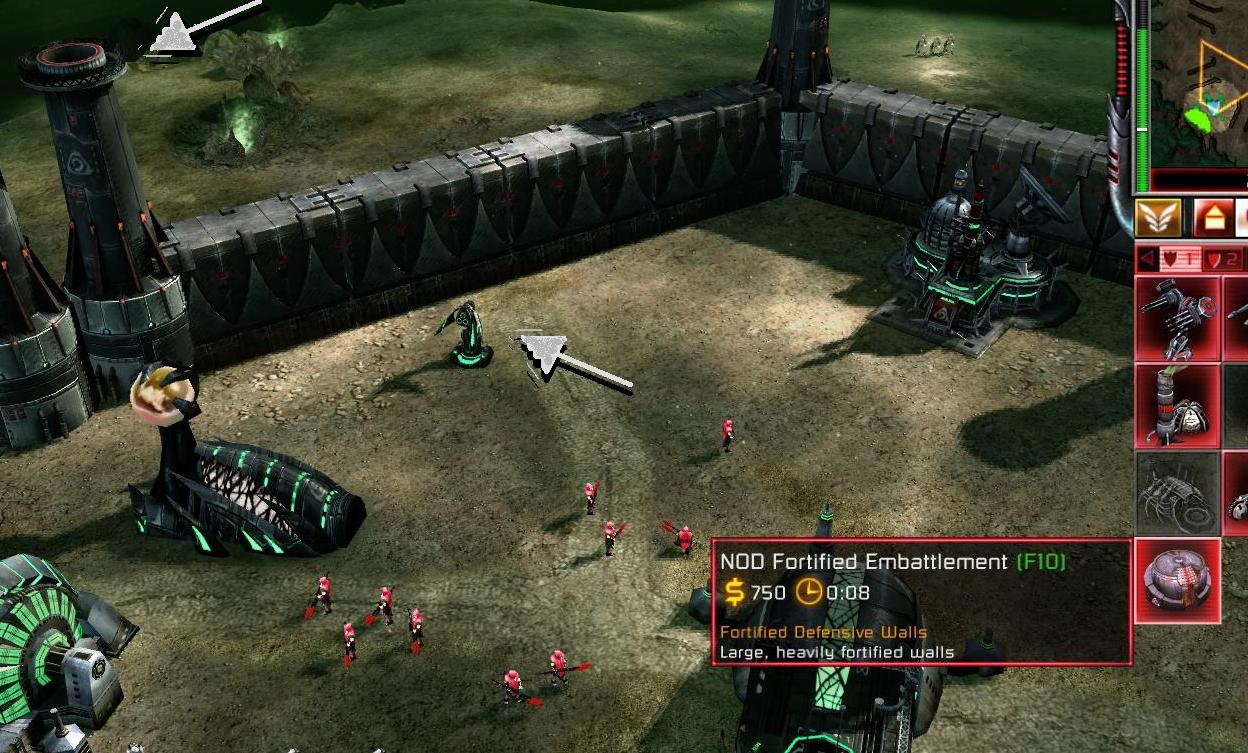The image size is (1248, 753).
Task: Build the multi-barrel gun turret defense
Action: click(x=1177, y=319)
